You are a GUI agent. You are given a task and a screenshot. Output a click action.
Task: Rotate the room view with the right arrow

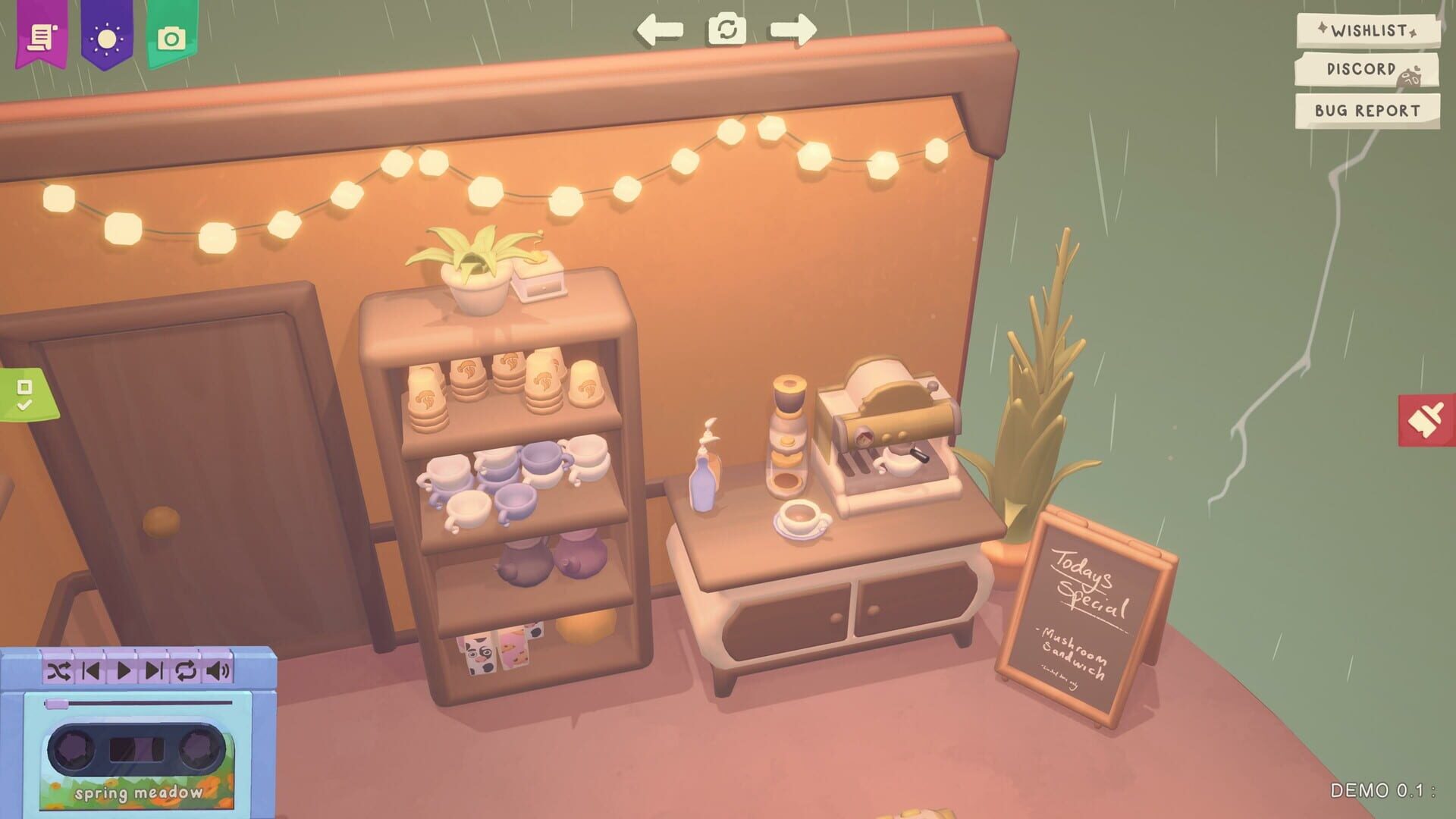coord(795,29)
